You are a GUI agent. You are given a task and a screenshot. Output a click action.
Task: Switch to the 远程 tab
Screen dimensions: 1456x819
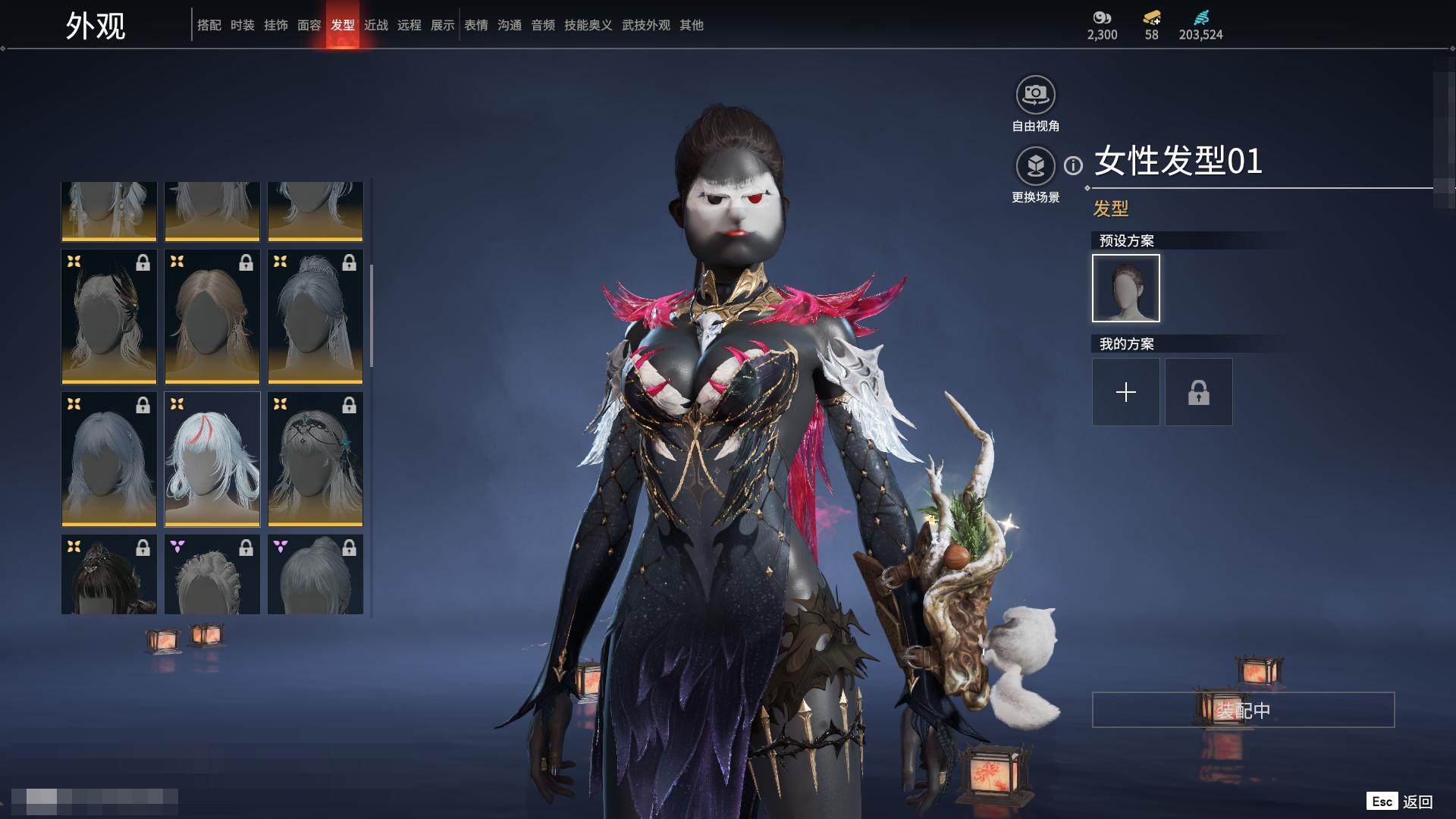pyautogui.click(x=409, y=25)
